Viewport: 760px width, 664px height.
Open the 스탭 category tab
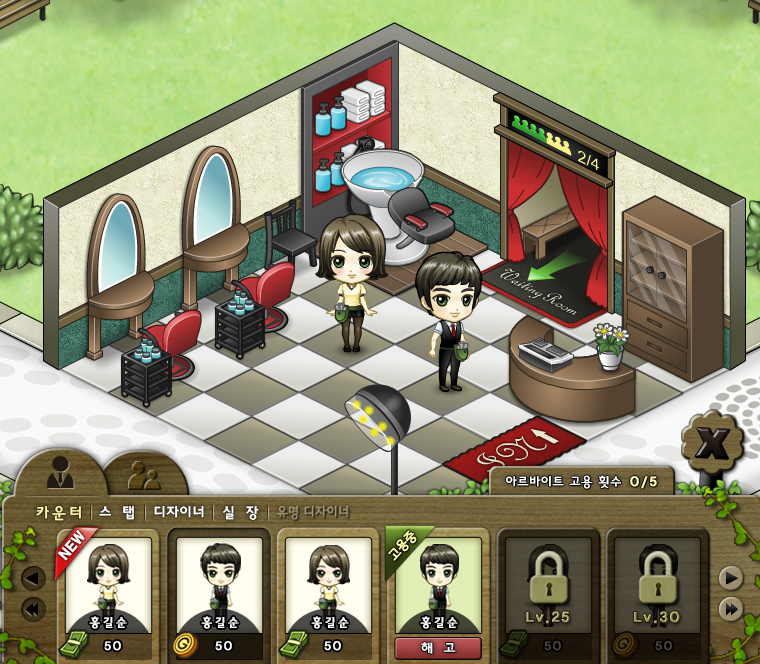(118, 512)
